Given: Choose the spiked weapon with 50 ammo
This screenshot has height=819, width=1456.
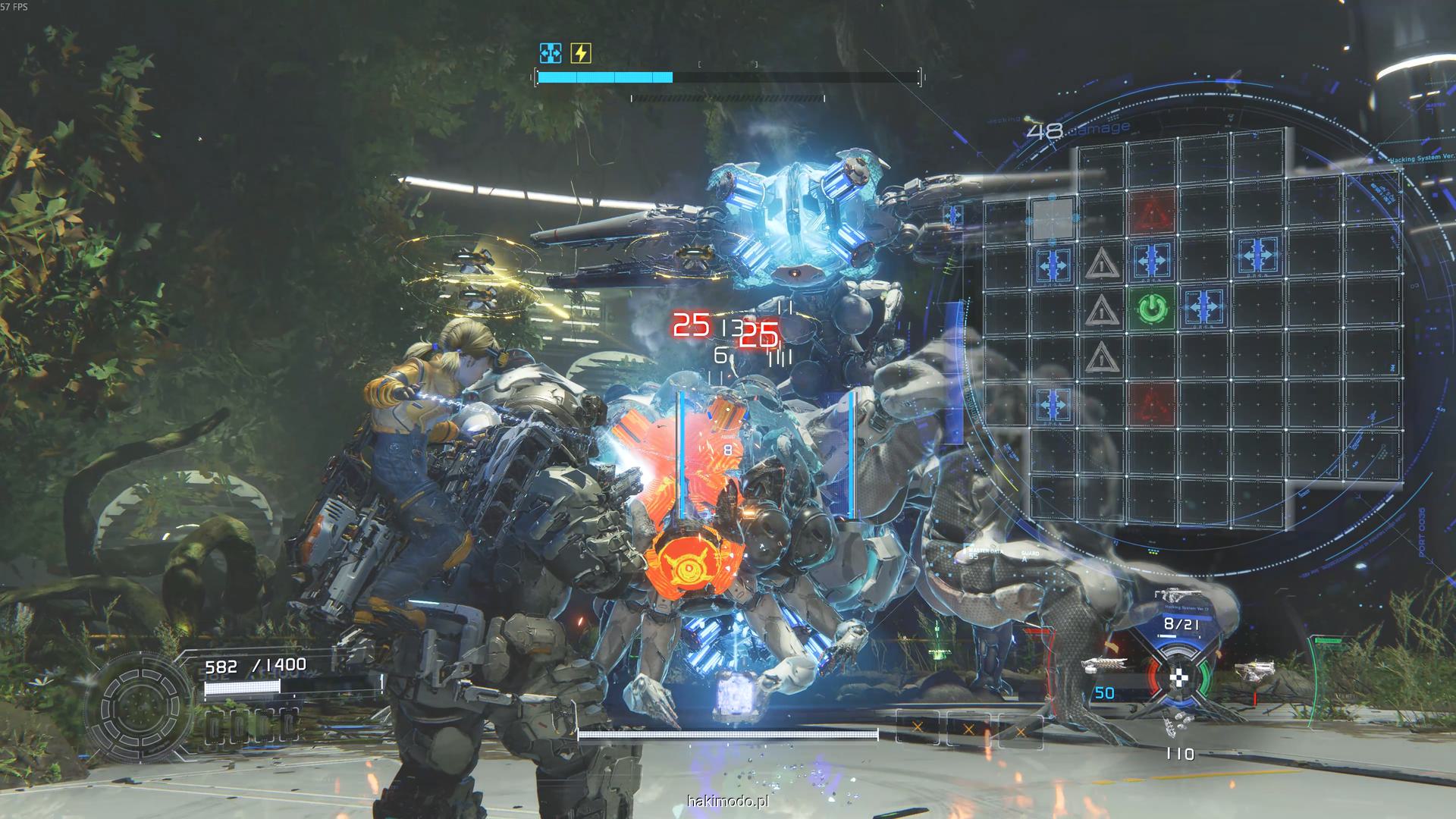Looking at the screenshot, I should pos(1104,667).
